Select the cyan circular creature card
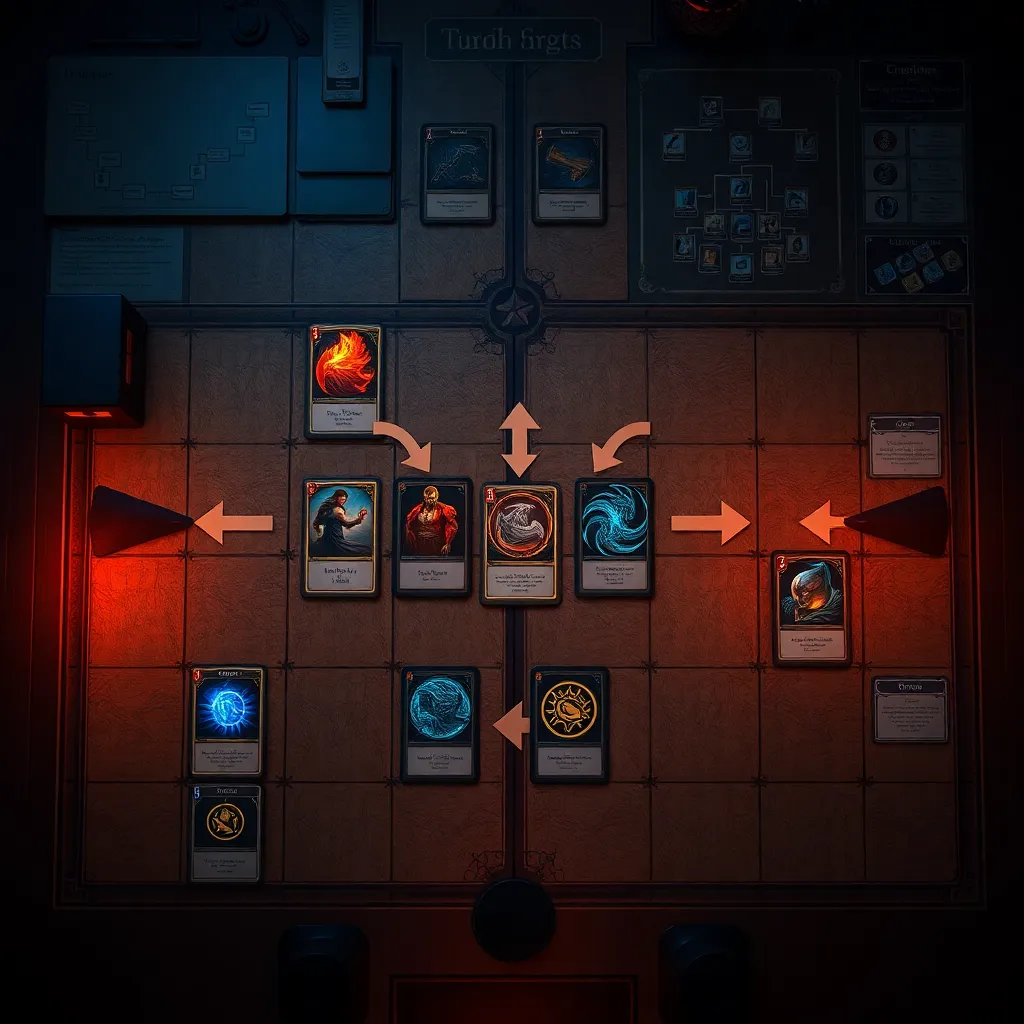The height and width of the screenshot is (1024, 1024). point(440,723)
